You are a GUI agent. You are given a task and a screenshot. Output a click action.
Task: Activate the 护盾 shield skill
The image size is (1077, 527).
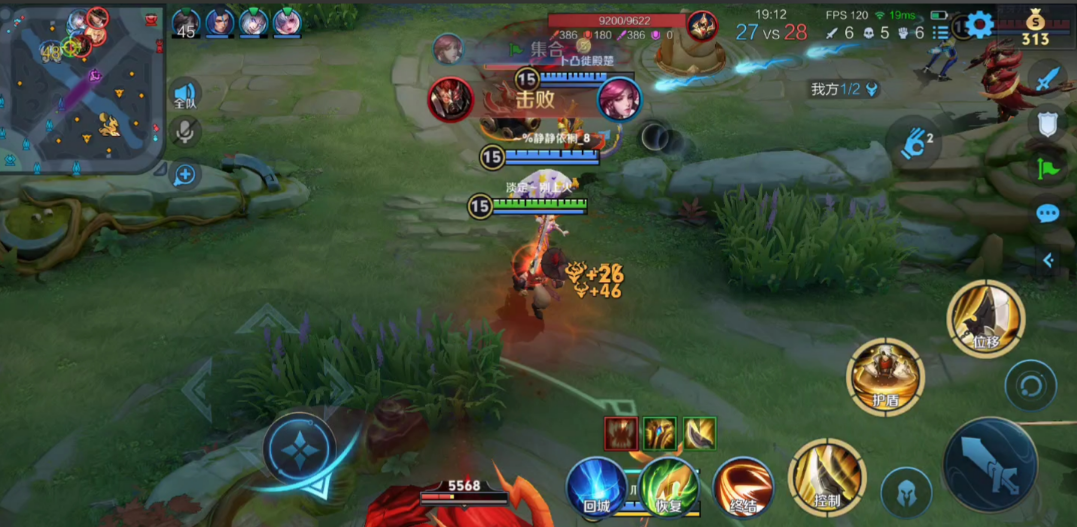point(885,376)
